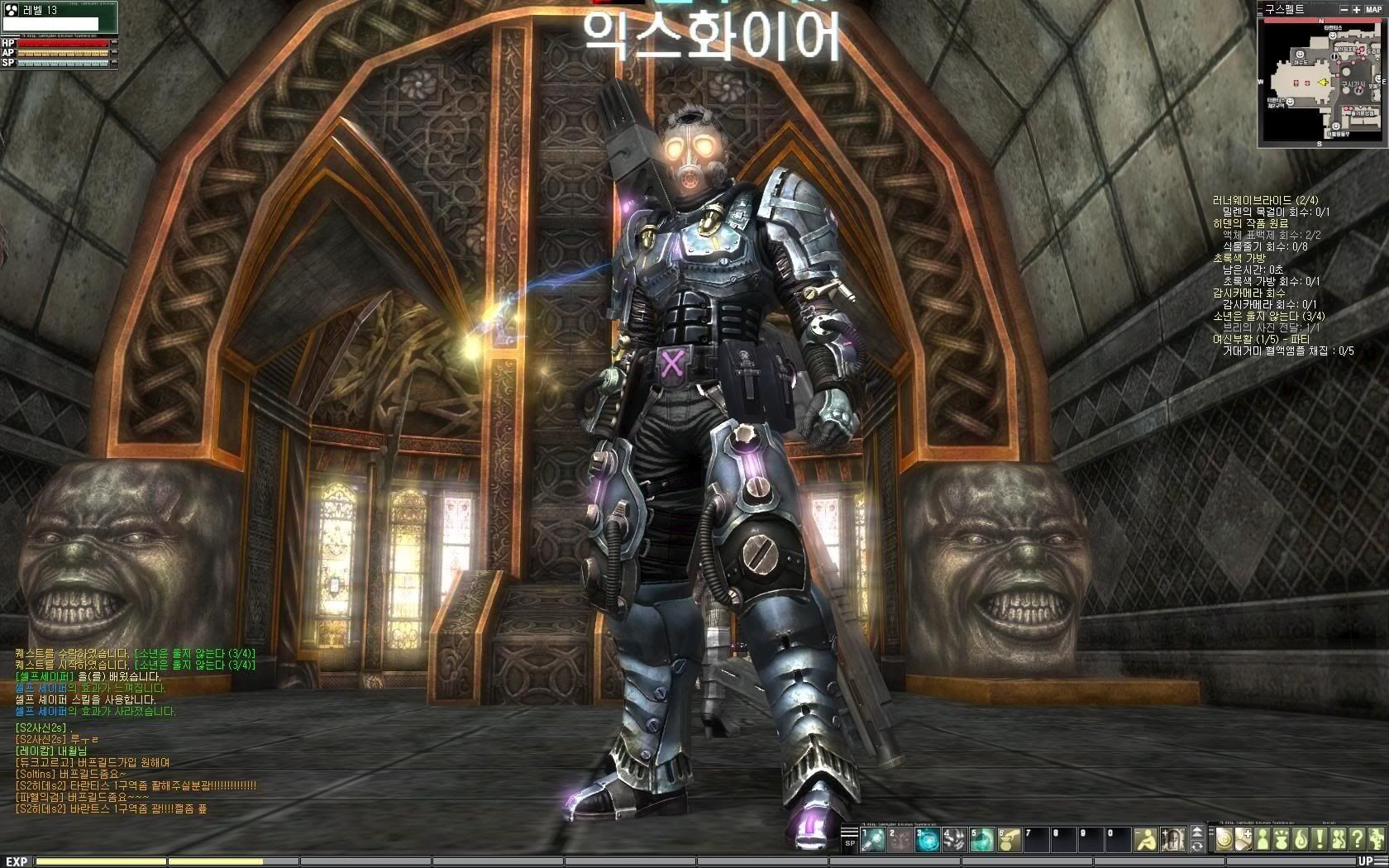1389x868 pixels.
Task: Open the question mark help menu
Action: click(1357, 840)
